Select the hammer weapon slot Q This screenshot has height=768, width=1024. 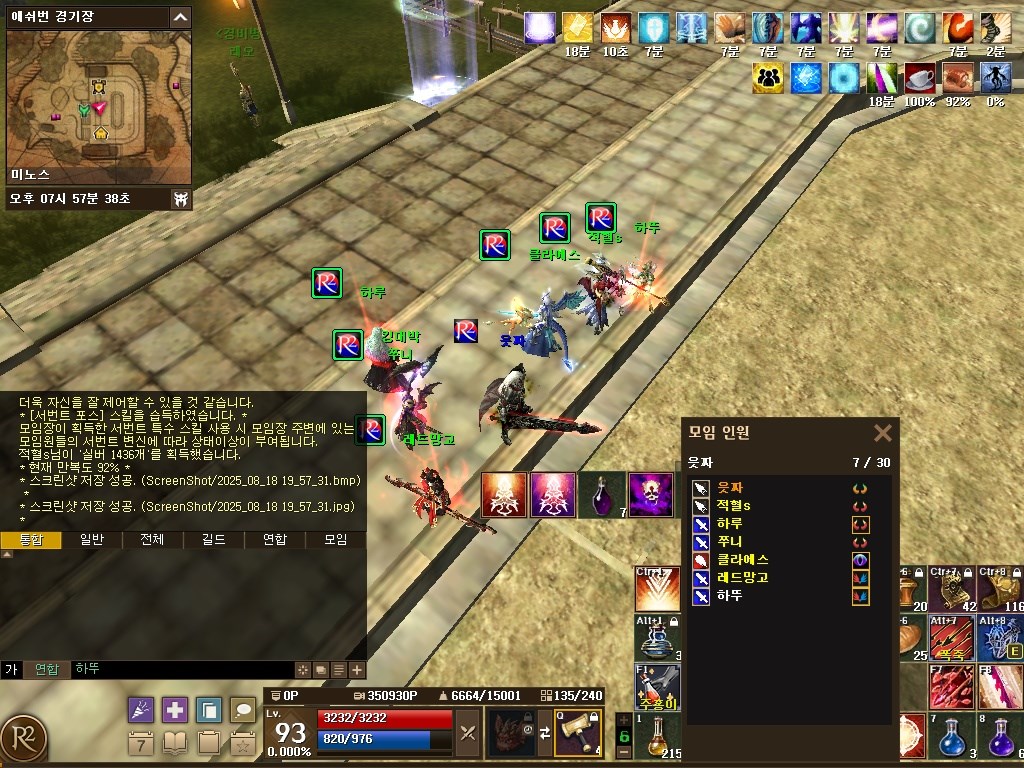coord(578,733)
